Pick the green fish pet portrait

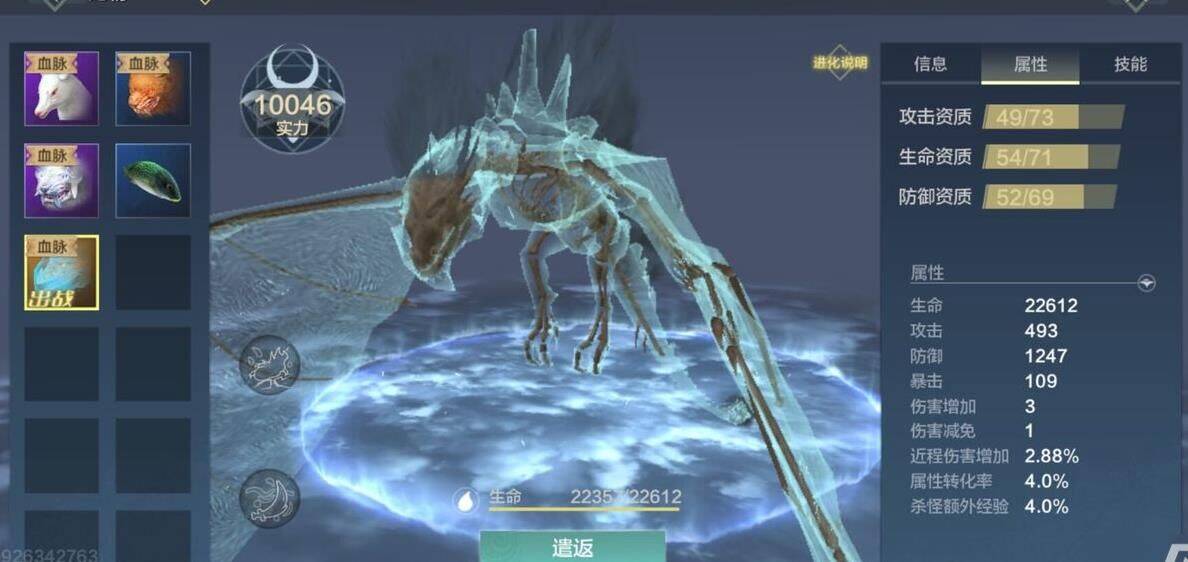[x=153, y=181]
